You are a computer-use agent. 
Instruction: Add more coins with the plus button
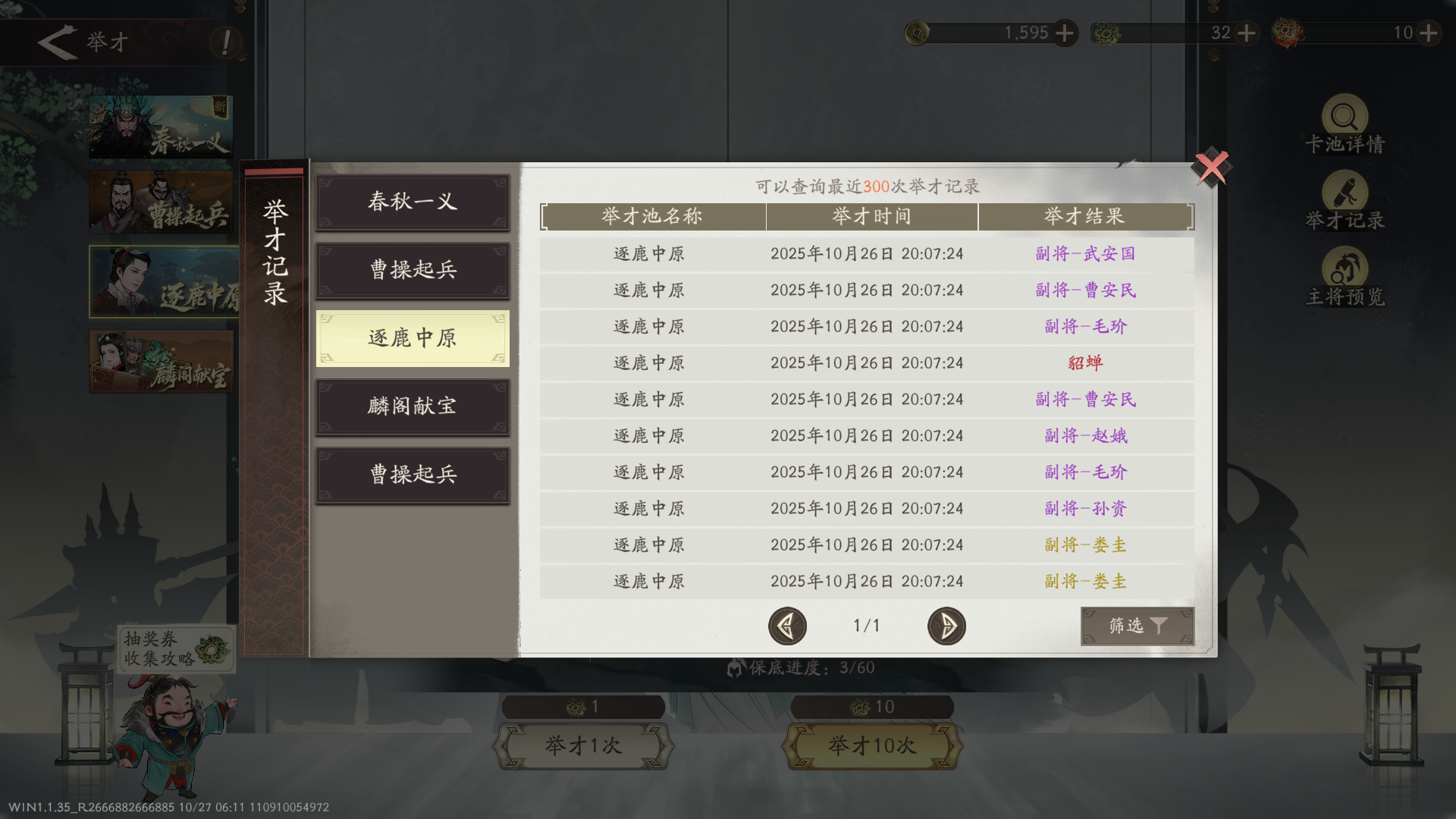1066,33
